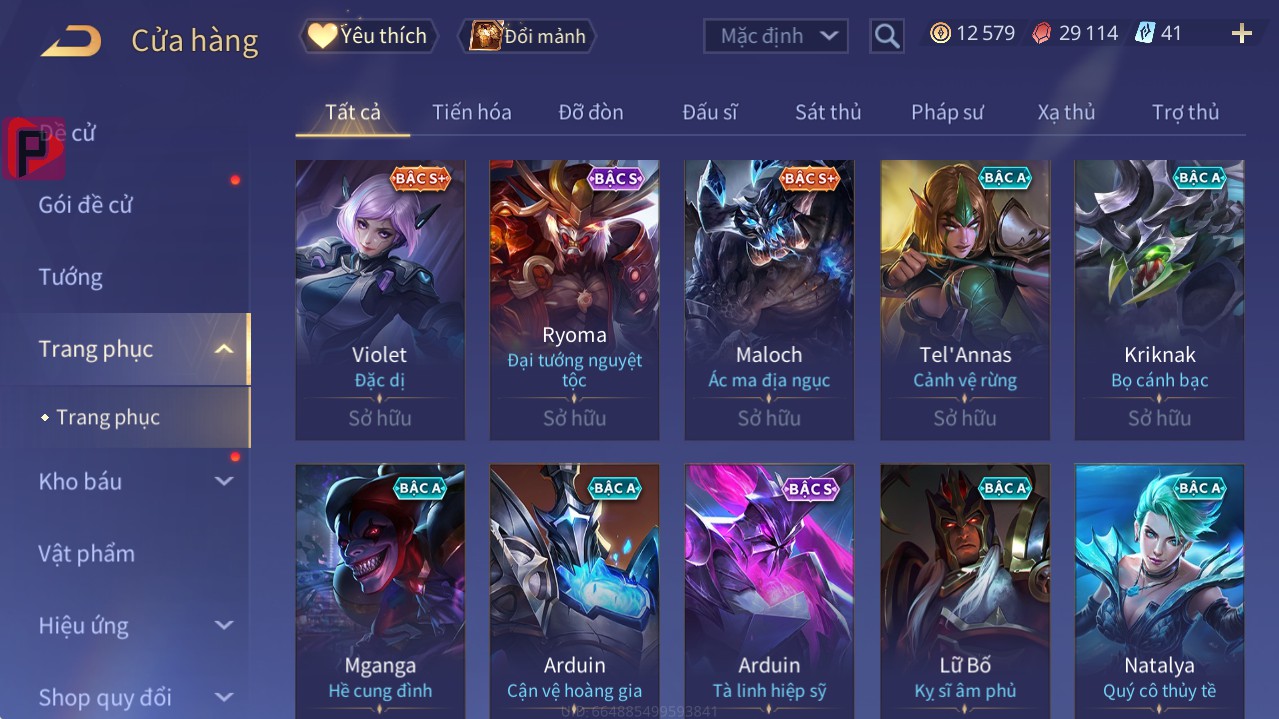The width and height of the screenshot is (1279, 719).
Task: Add currency with the plus button
Action: (1241, 34)
